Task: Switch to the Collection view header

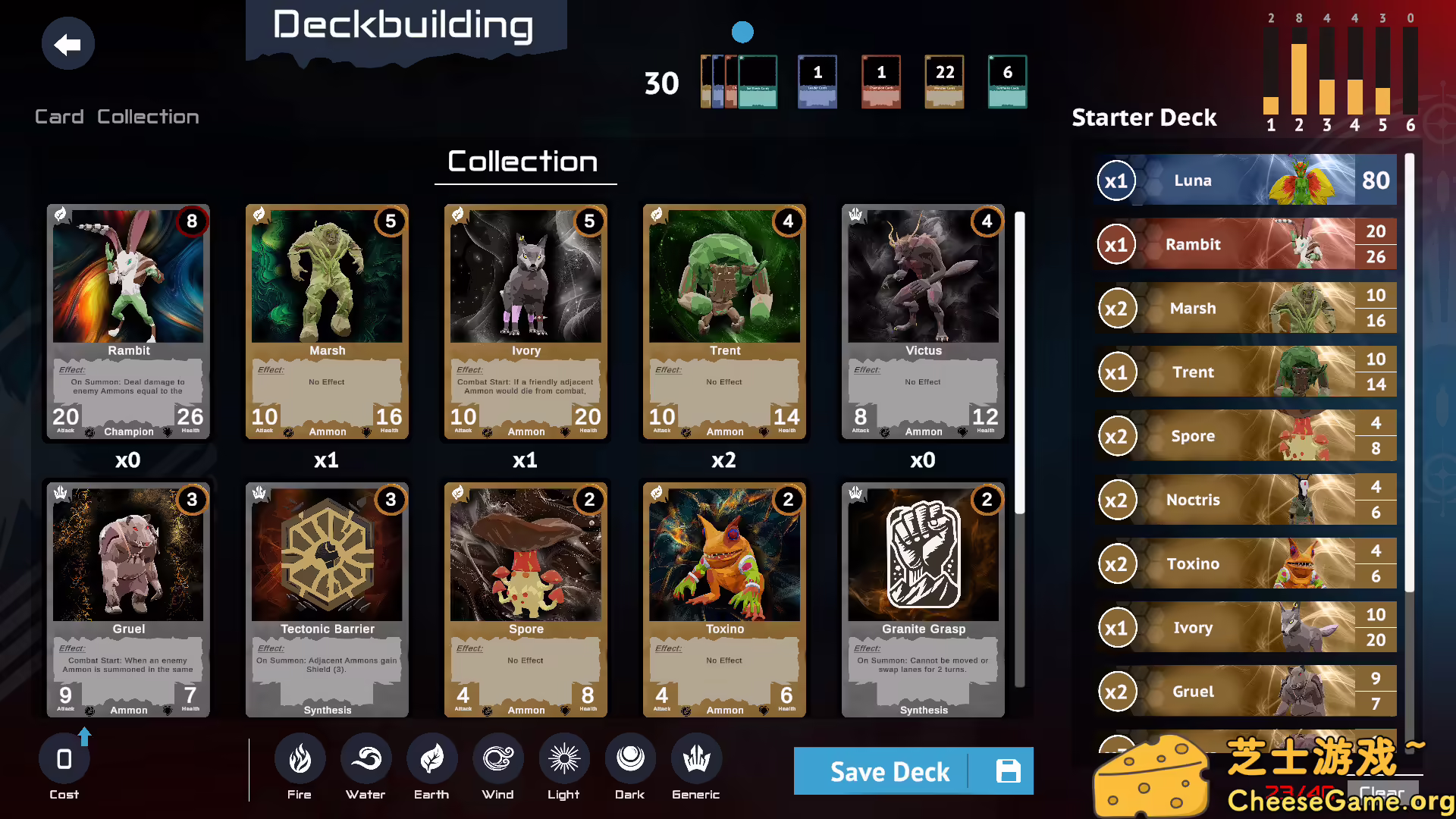Action: [525, 162]
